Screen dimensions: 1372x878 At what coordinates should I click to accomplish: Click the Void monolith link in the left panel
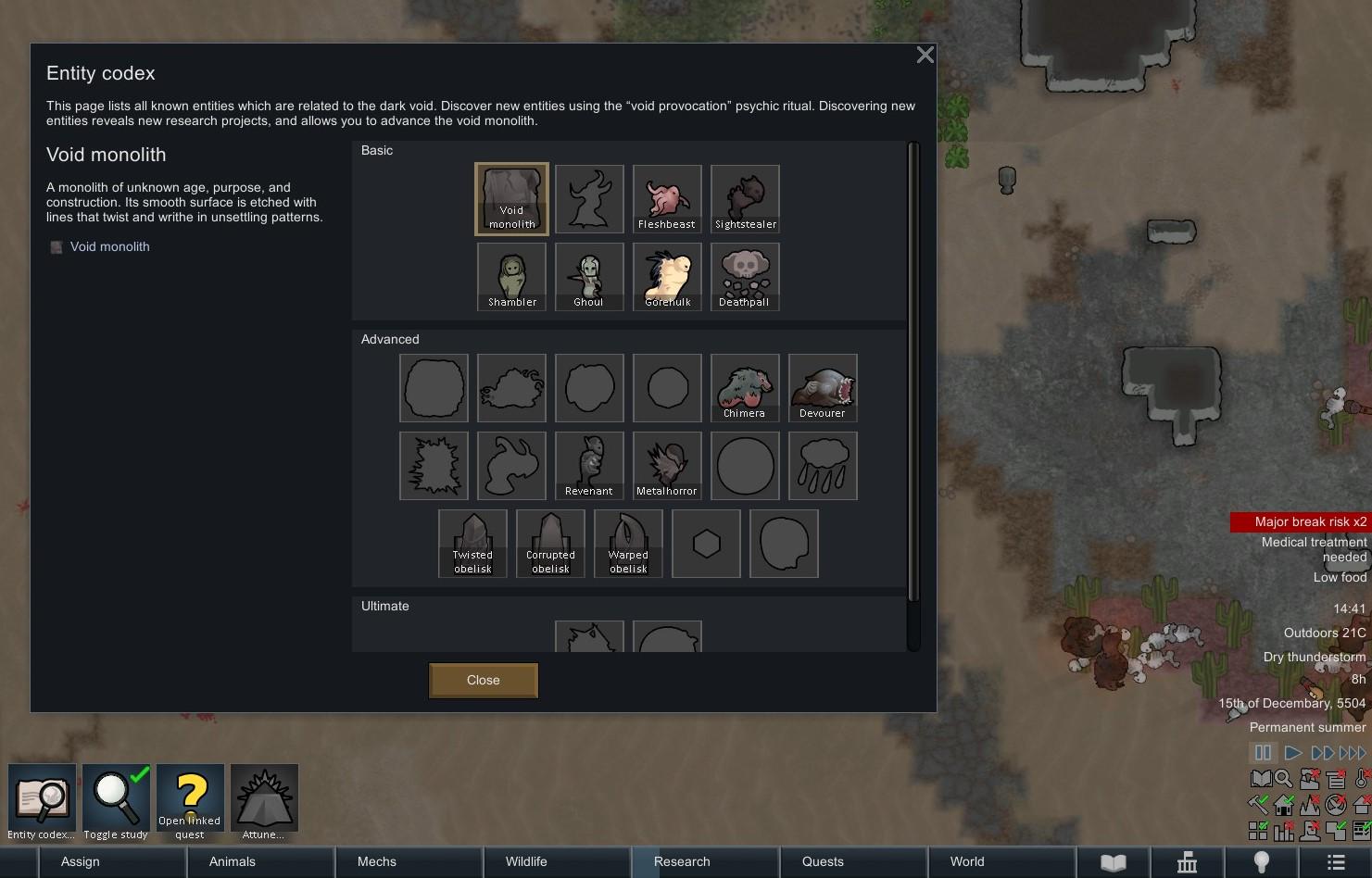109,246
